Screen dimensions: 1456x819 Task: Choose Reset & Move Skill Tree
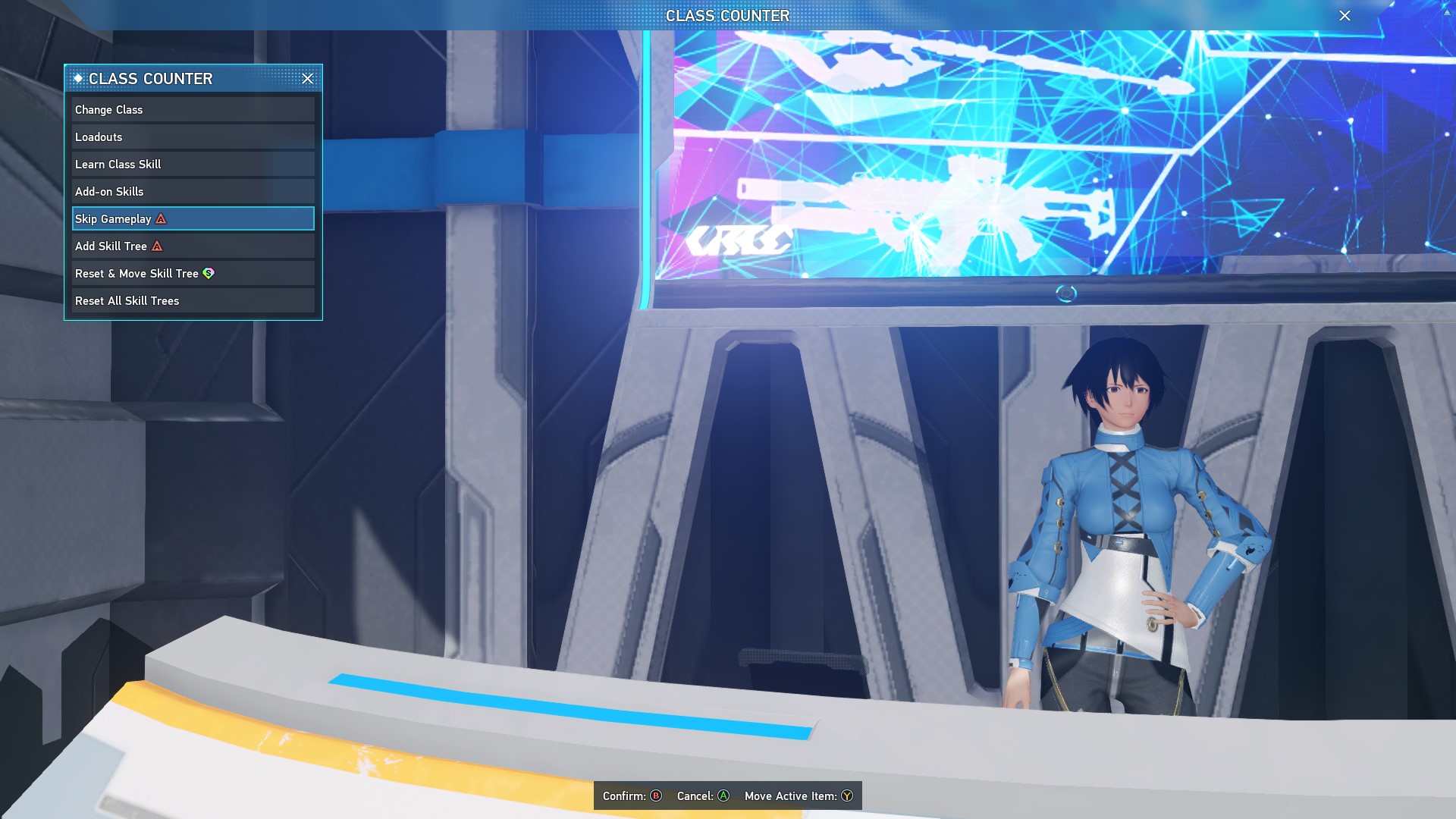(x=193, y=273)
